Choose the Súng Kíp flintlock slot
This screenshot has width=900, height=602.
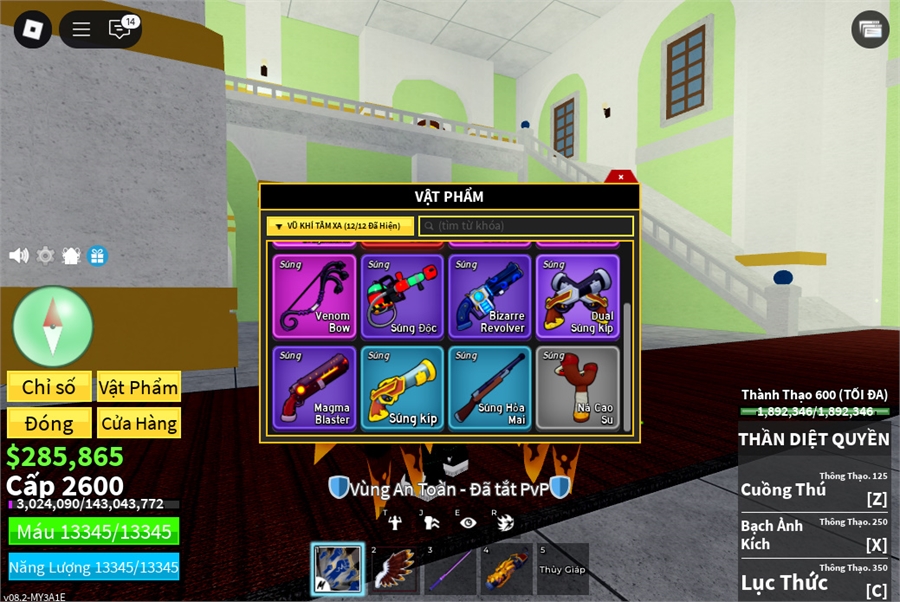tap(402, 388)
